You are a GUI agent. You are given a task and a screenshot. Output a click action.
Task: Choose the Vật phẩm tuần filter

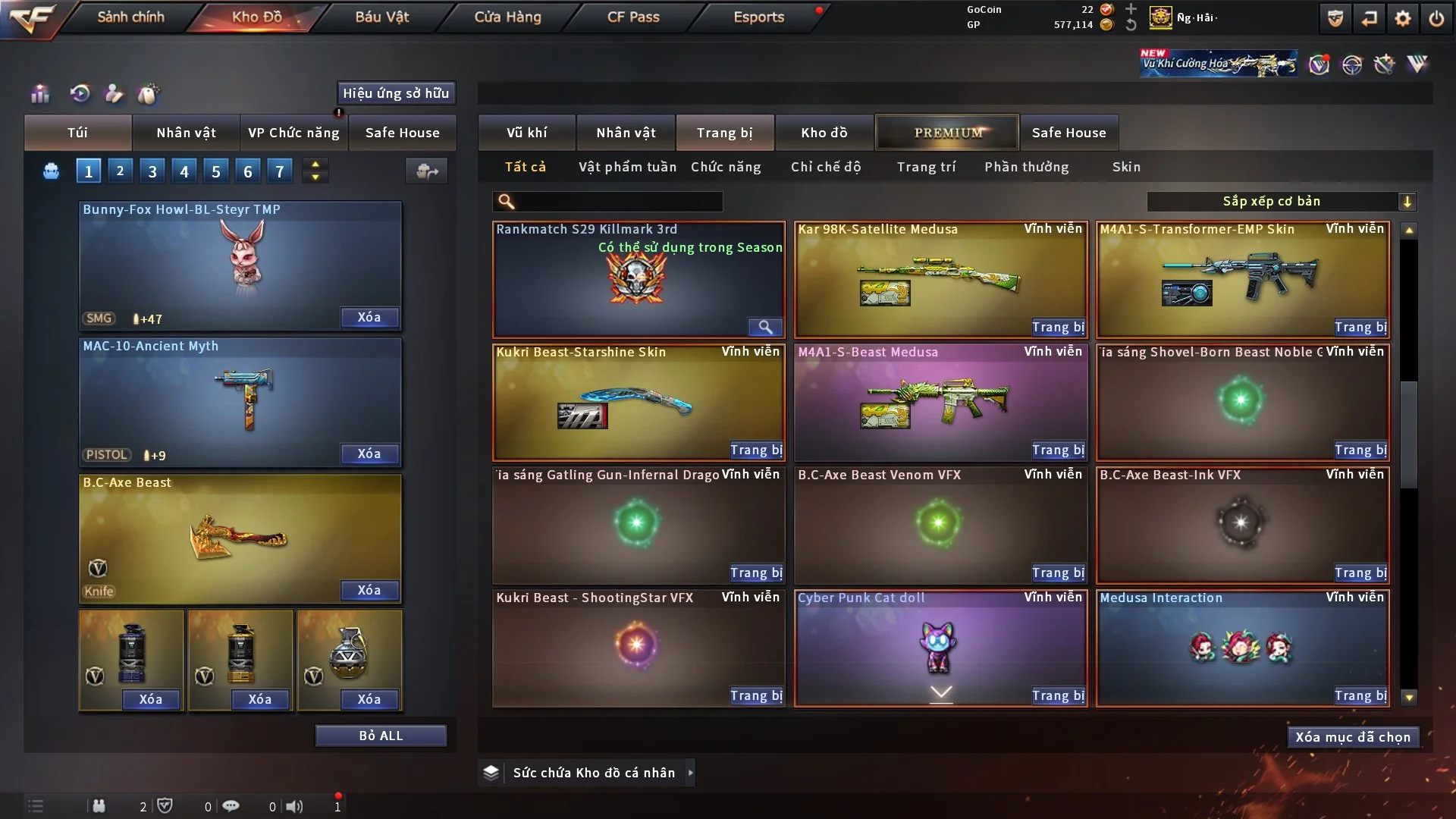tap(627, 167)
